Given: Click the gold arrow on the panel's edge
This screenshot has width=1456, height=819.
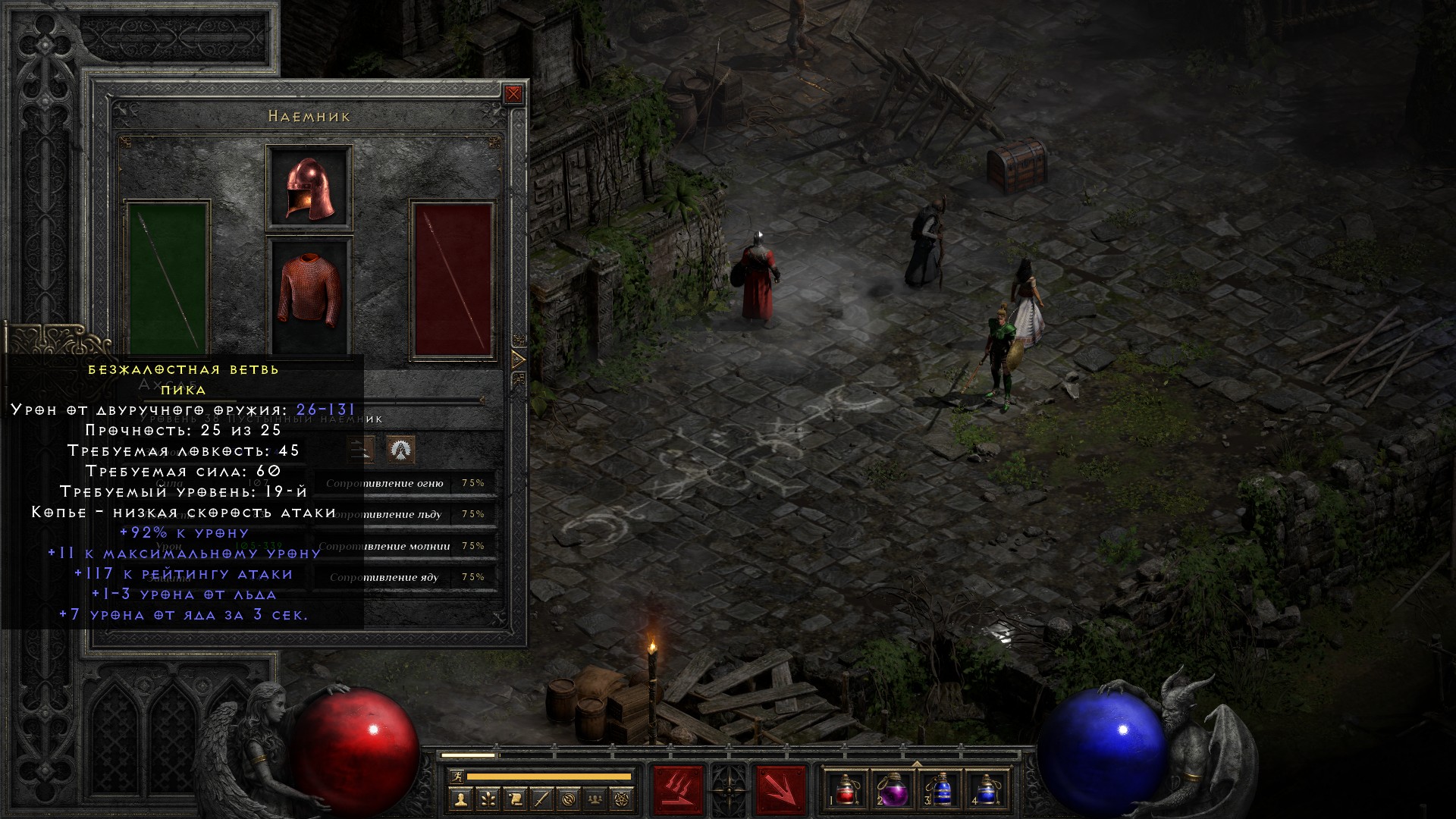Looking at the screenshot, I should coord(519,359).
